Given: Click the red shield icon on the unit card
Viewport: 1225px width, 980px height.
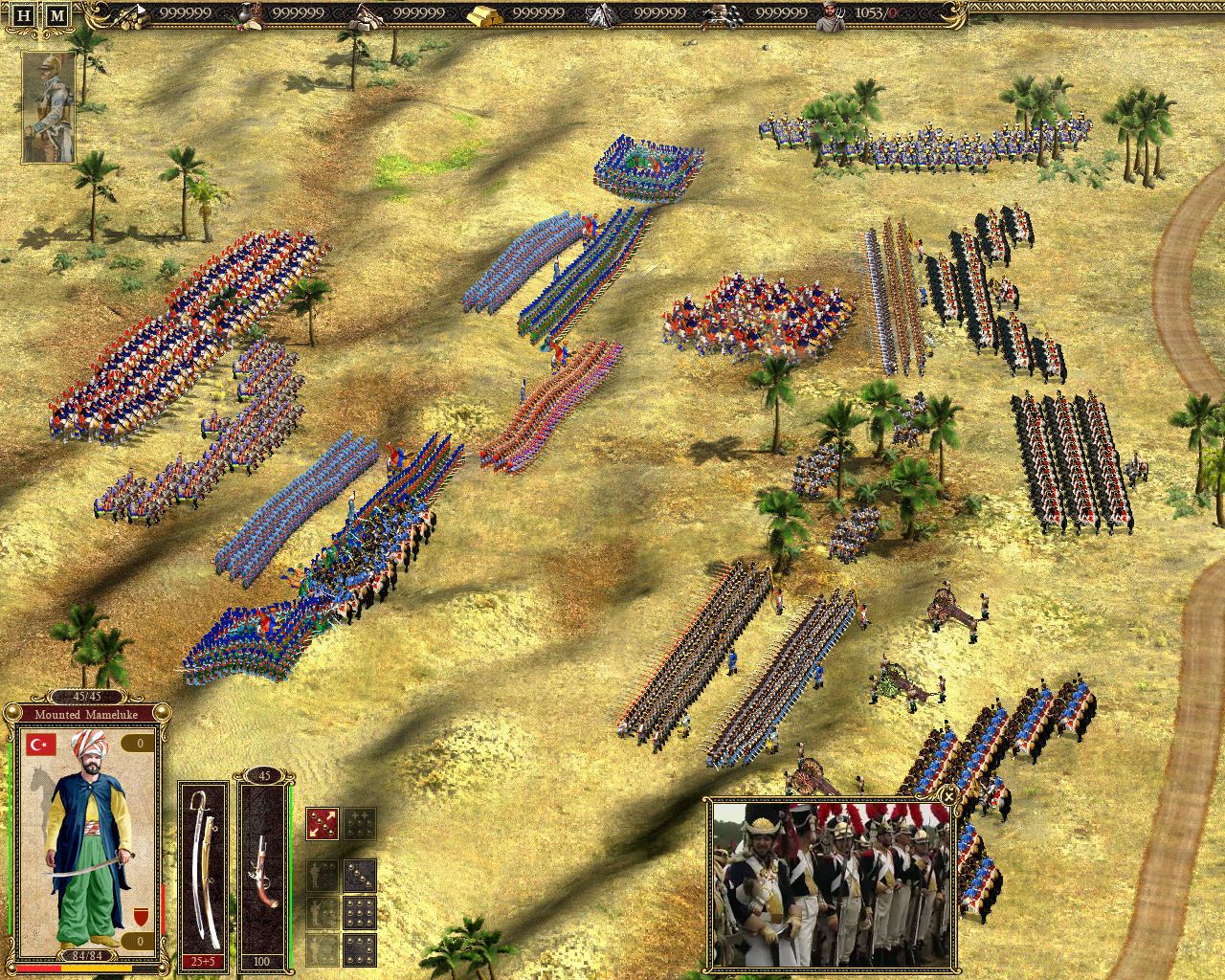Looking at the screenshot, I should [x=142, y=916].
